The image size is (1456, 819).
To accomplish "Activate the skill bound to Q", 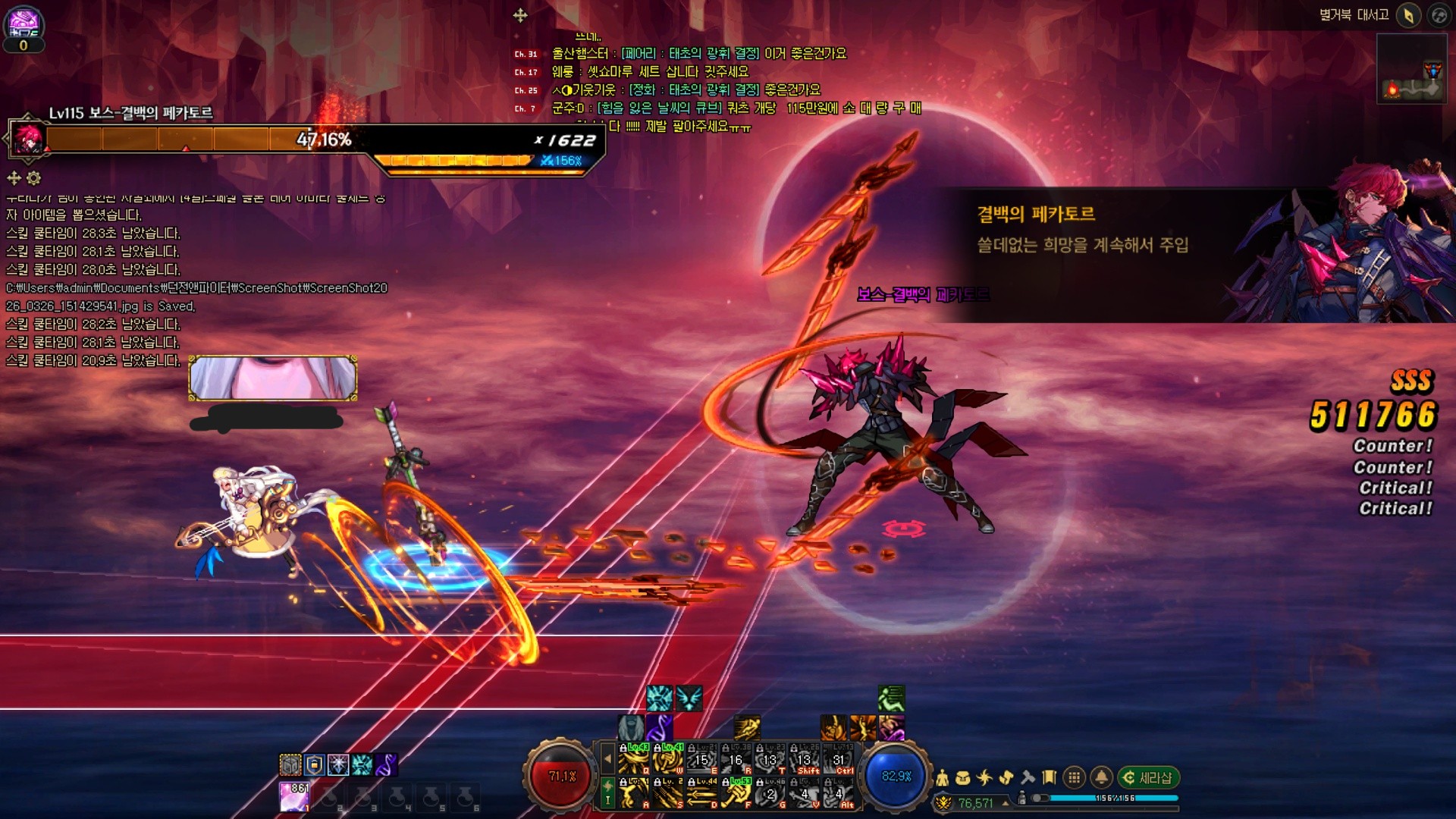I will [633, 759].
